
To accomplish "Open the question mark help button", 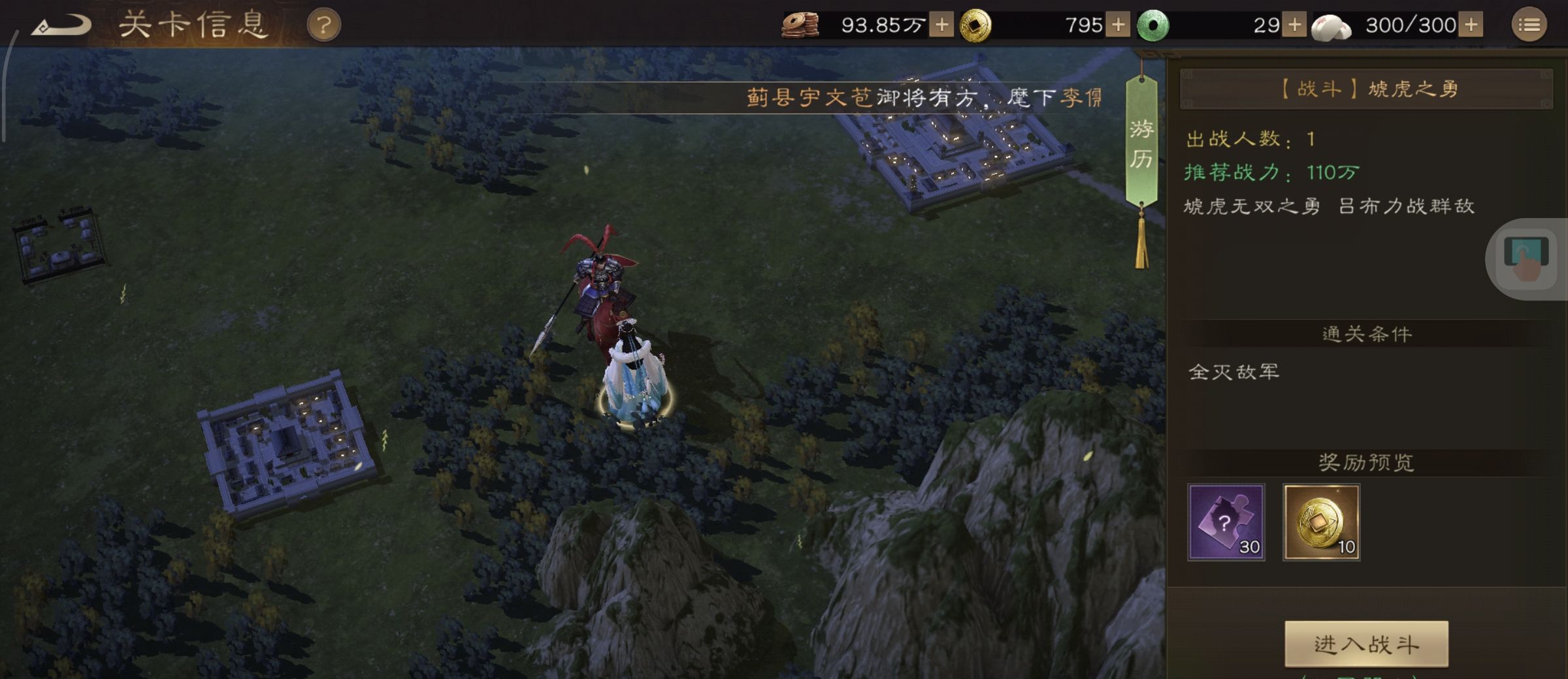I will [x=323, y=26].
